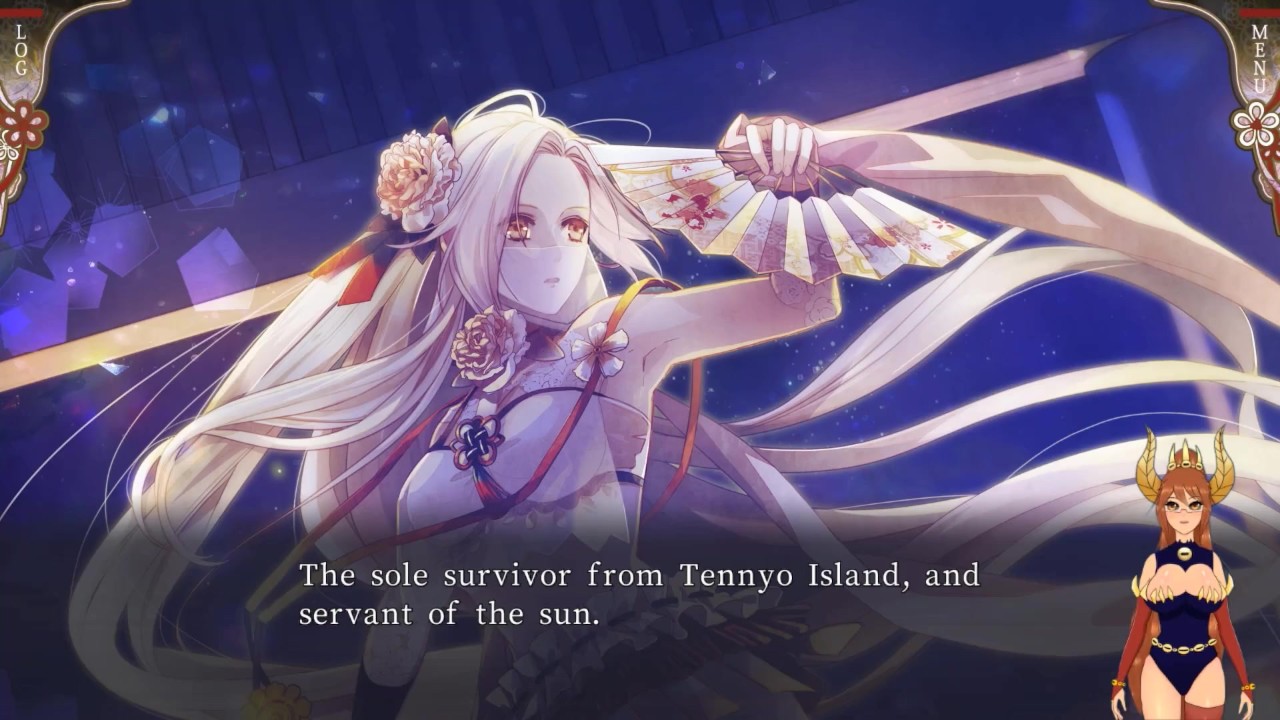Open the MENU button
This screenshot has width=1280, height=720.
(1258, 58)
